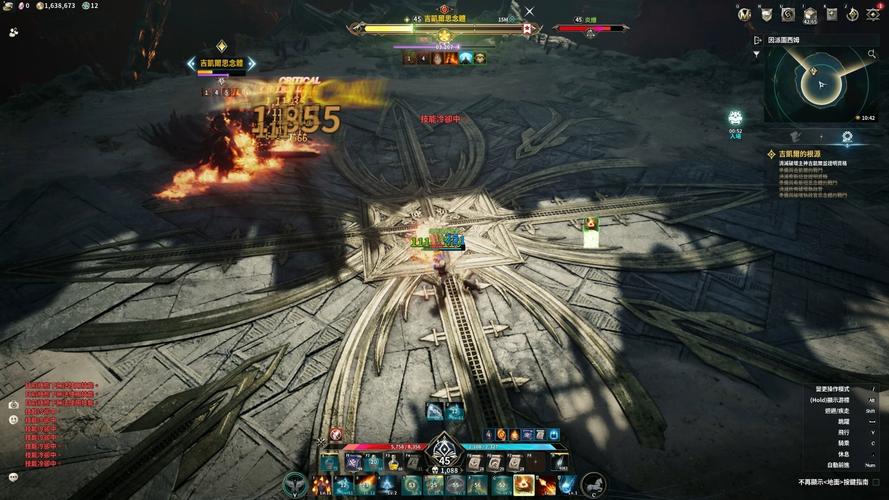Open the eye icon with red notification
The image size is (889, 500).
pos(873,14)
